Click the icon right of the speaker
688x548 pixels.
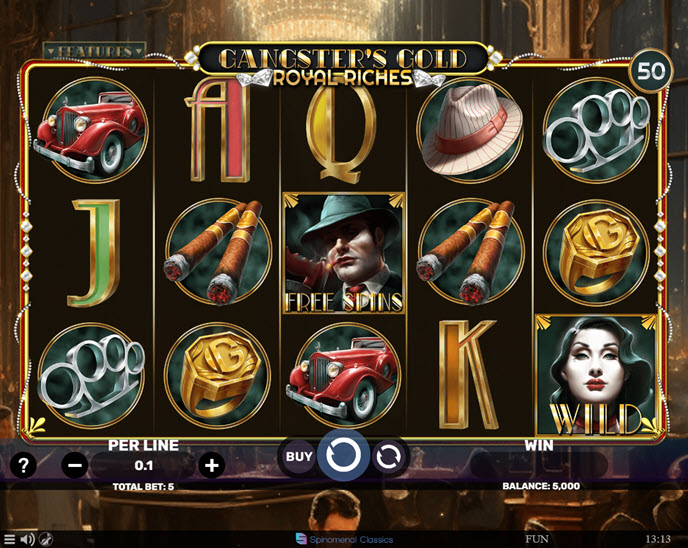pos(46,540)
